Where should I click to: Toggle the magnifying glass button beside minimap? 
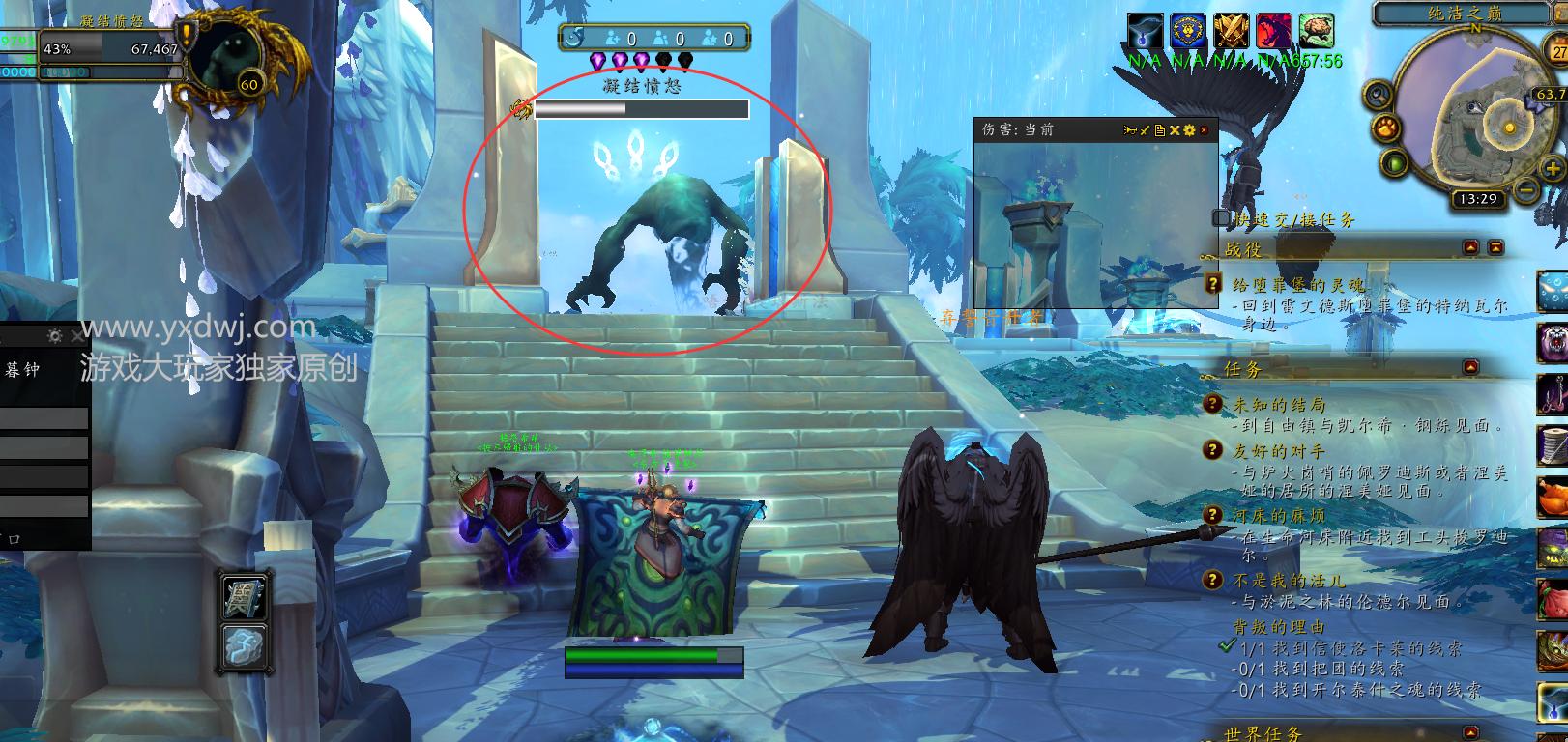tap(1378, 95)
